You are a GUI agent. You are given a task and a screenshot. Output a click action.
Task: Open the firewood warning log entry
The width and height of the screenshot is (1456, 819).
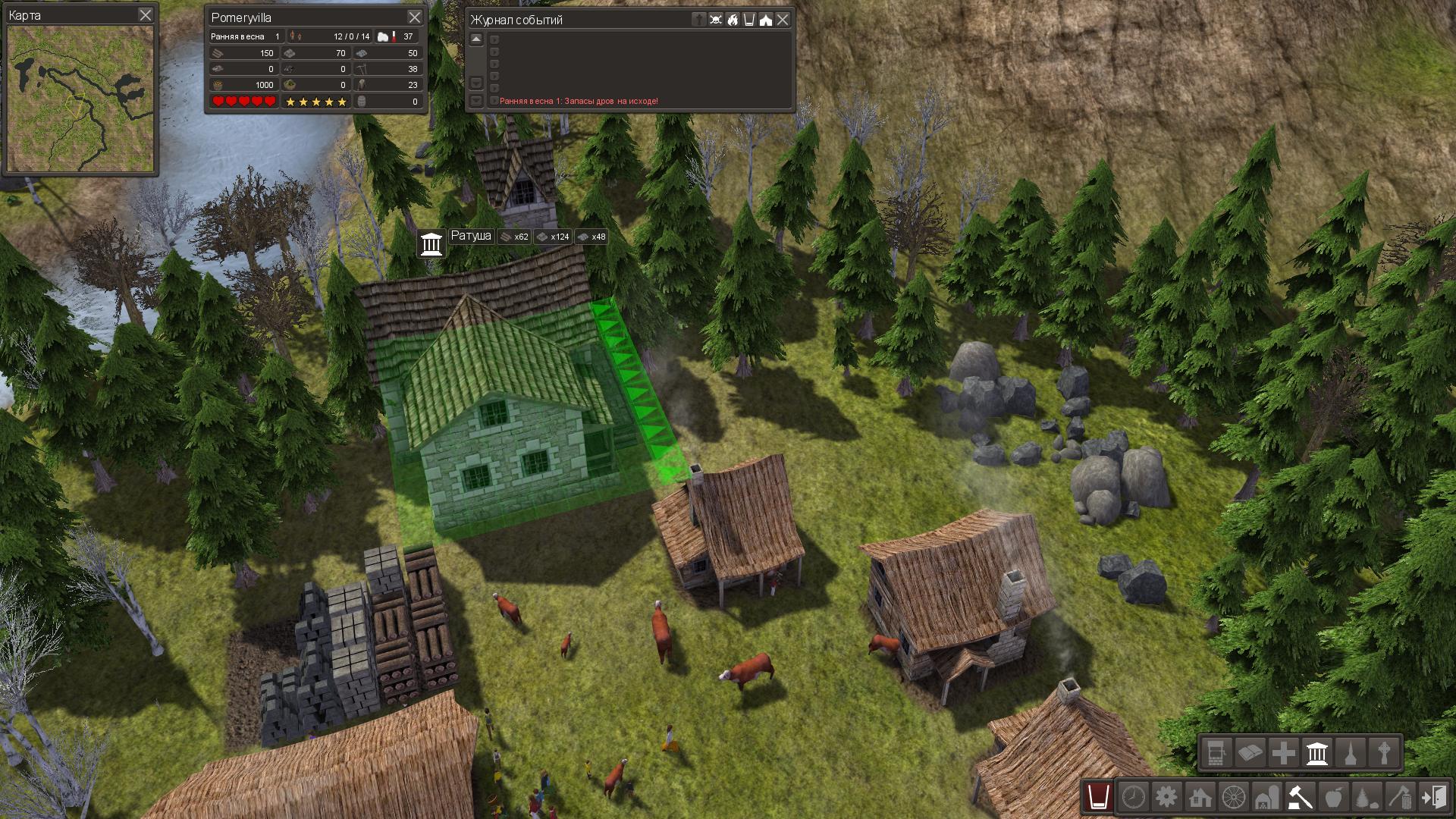coord(579,101)
